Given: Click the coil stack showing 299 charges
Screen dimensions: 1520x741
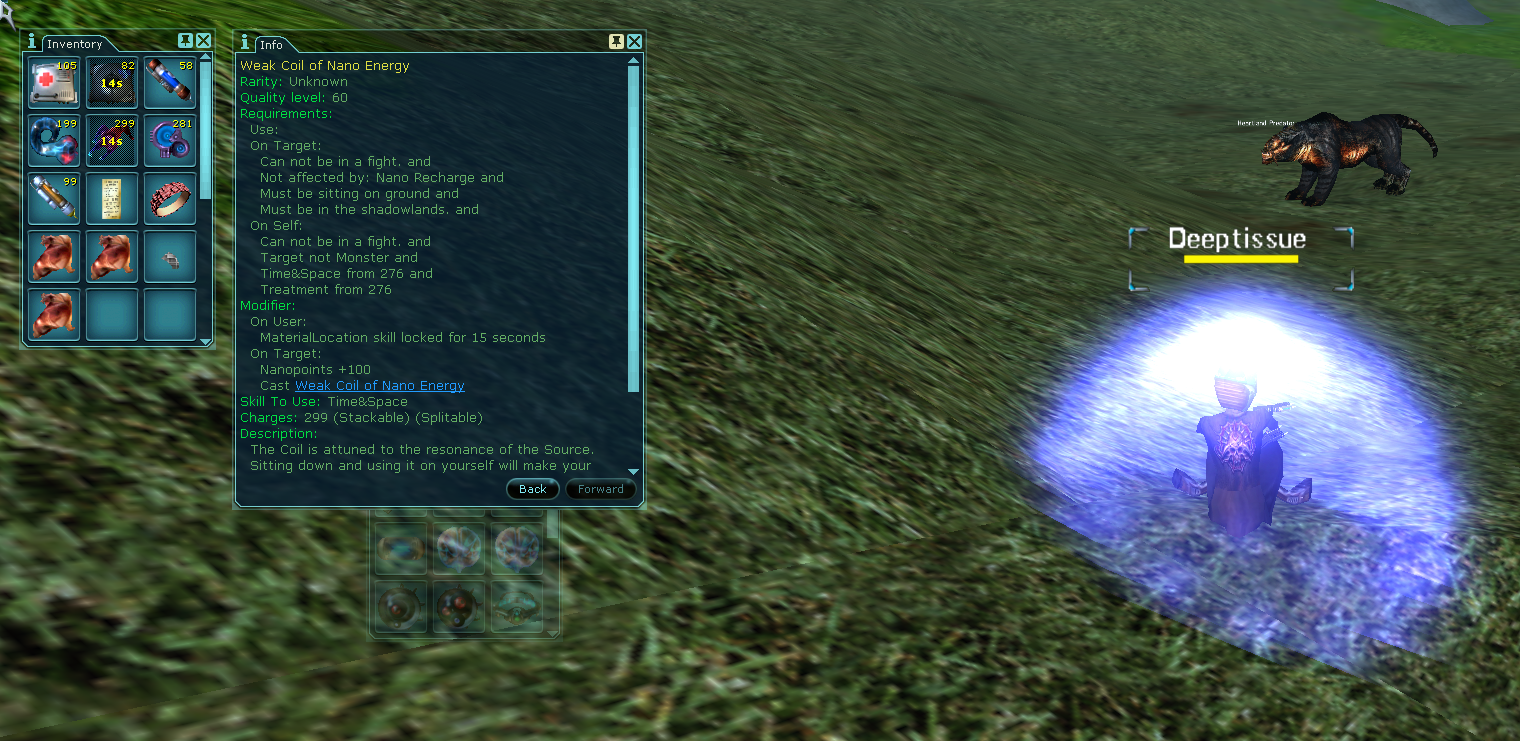Looking at the screenshot, I should tap(111, 140).
